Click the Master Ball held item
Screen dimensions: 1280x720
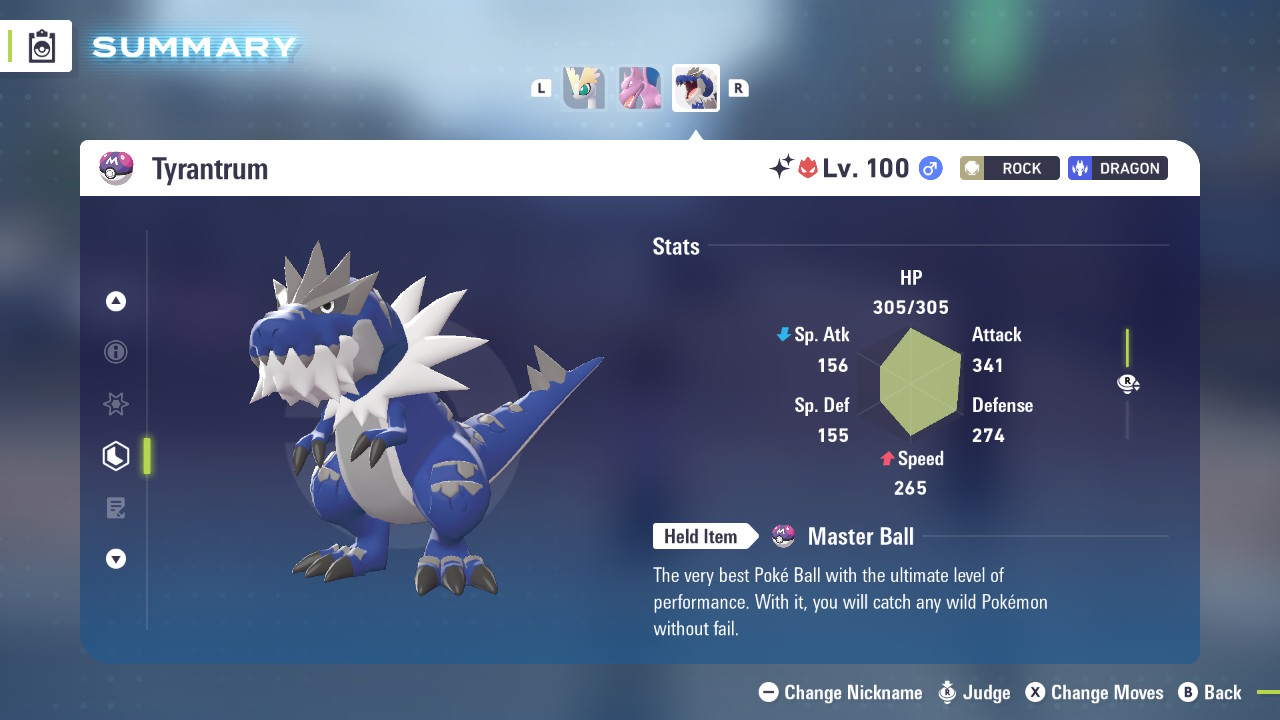845,537
